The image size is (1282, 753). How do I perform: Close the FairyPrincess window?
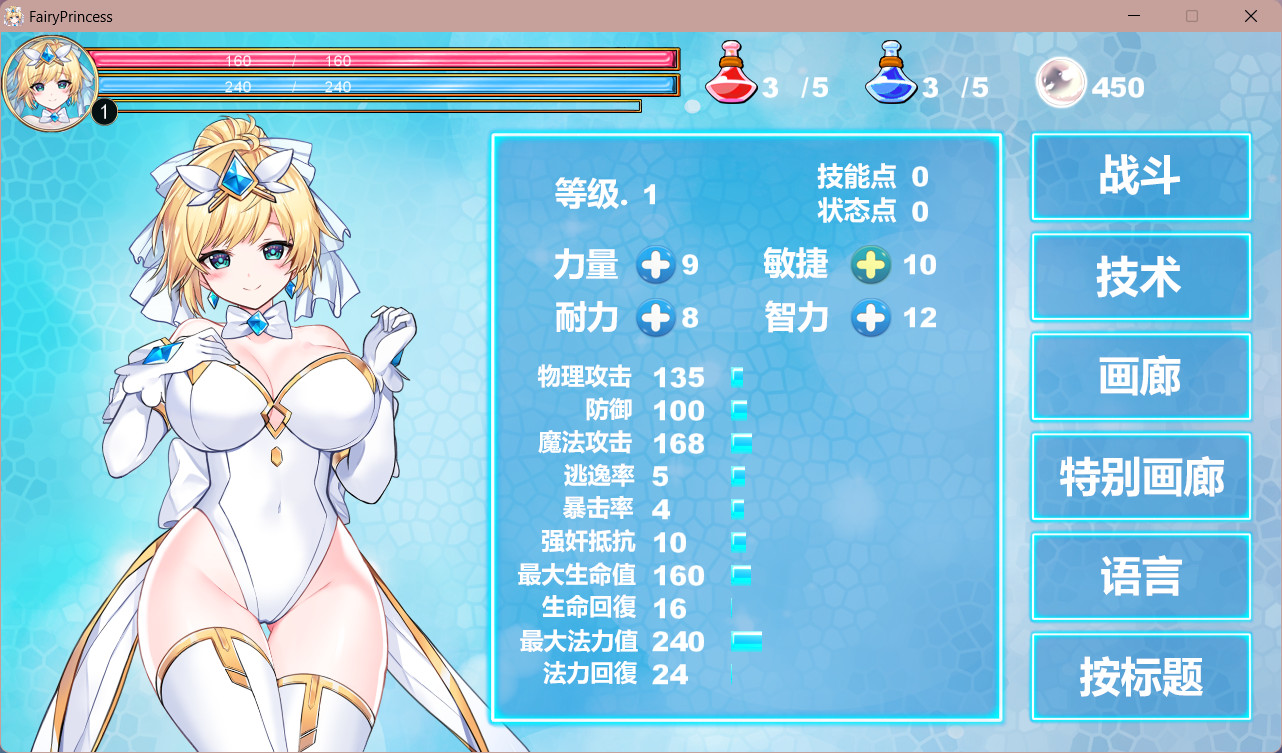point(1251,16)
